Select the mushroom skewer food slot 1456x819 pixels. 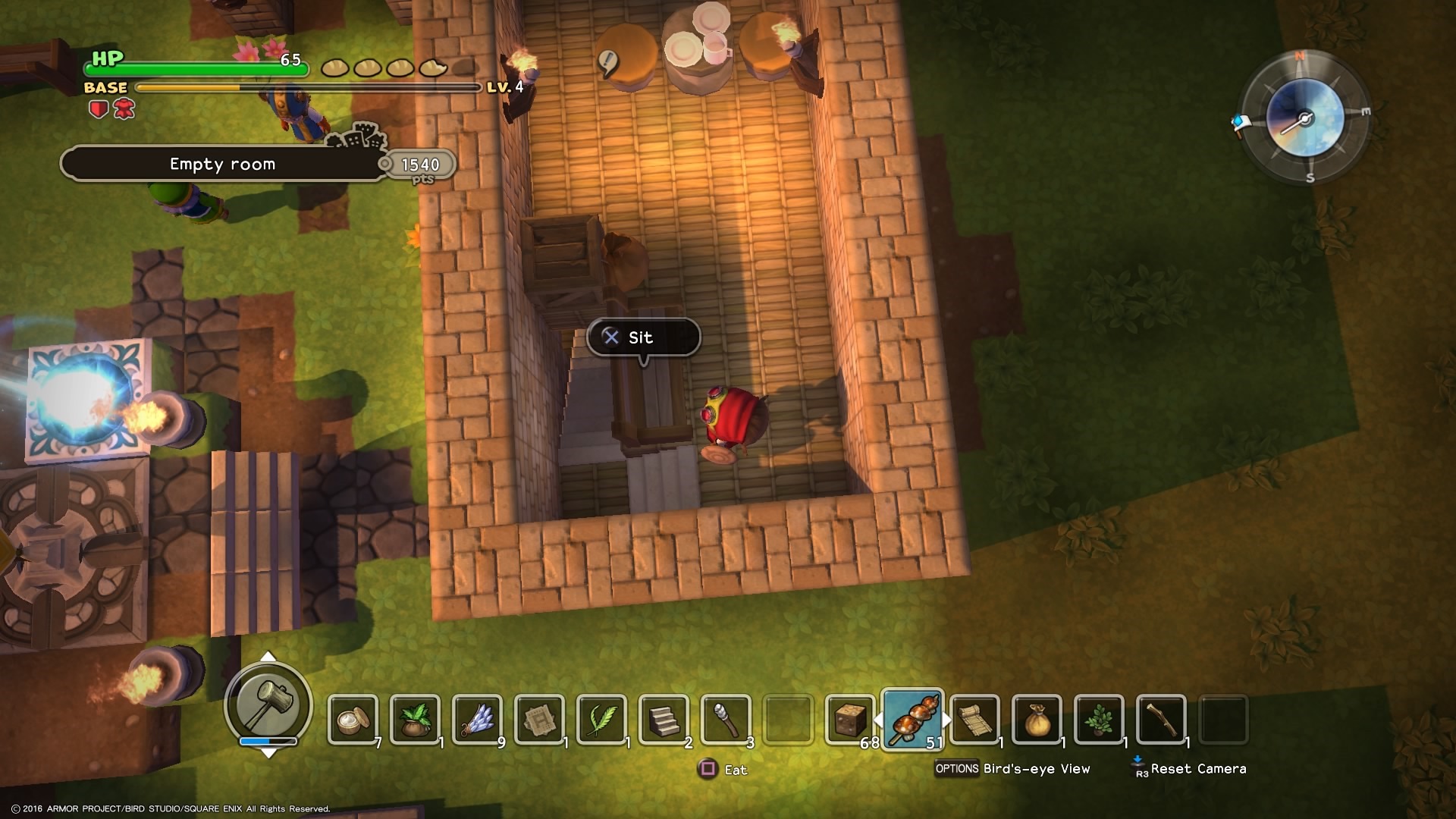click(x=912, y=719)
